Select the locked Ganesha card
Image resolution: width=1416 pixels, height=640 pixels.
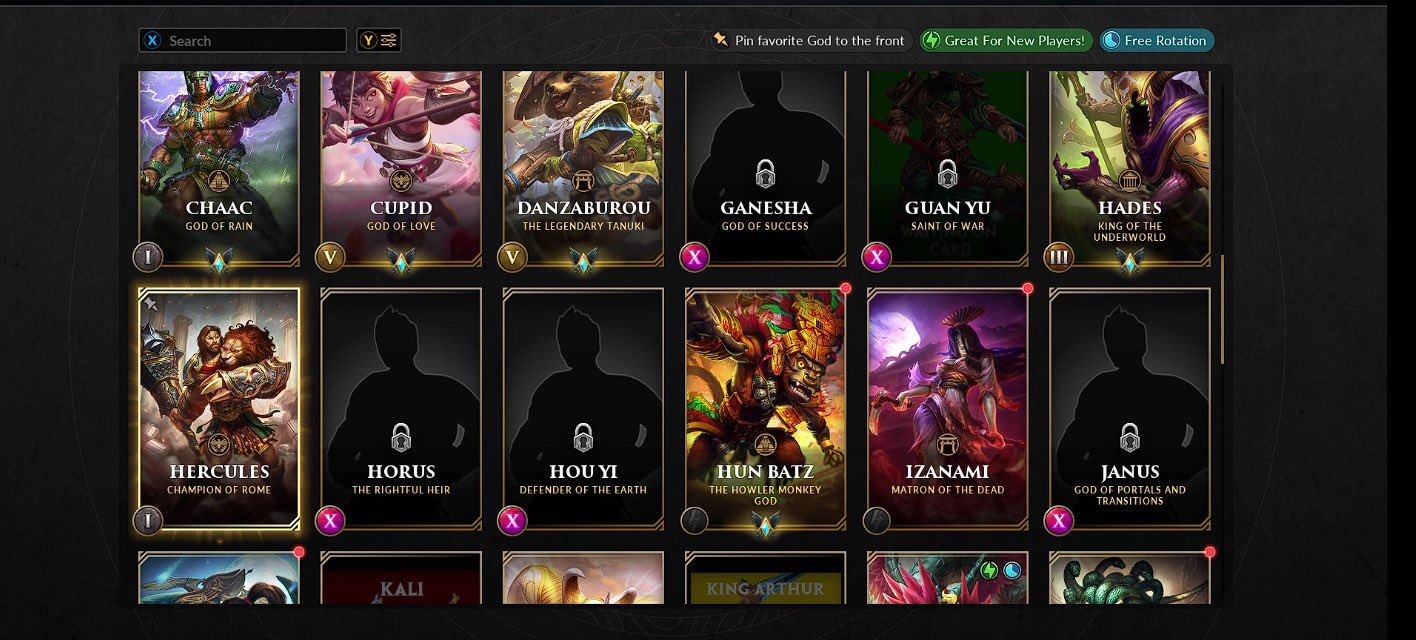click(765, 165)
